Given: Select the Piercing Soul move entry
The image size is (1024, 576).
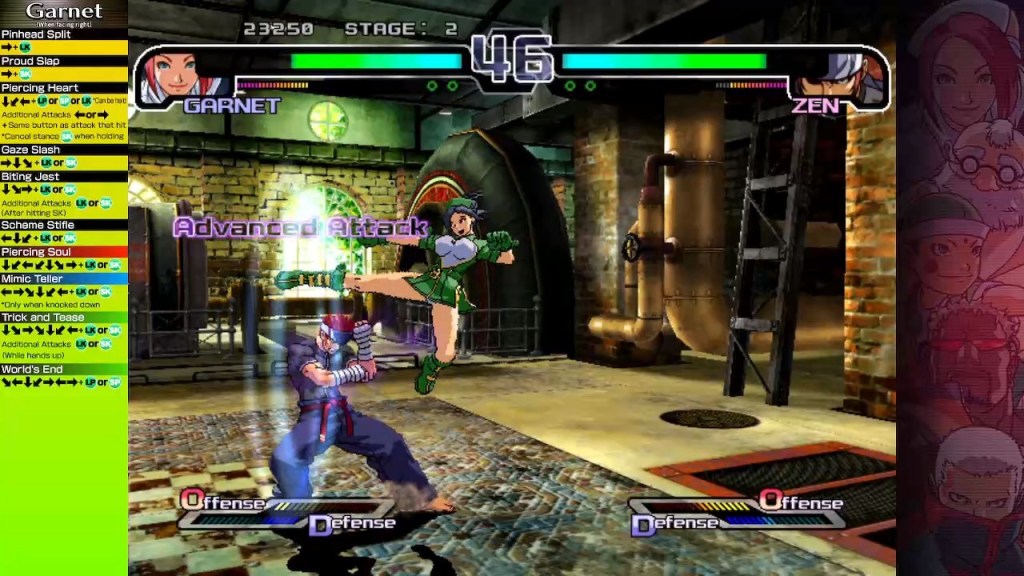Looking at the screenshot, I should [37, 252].
